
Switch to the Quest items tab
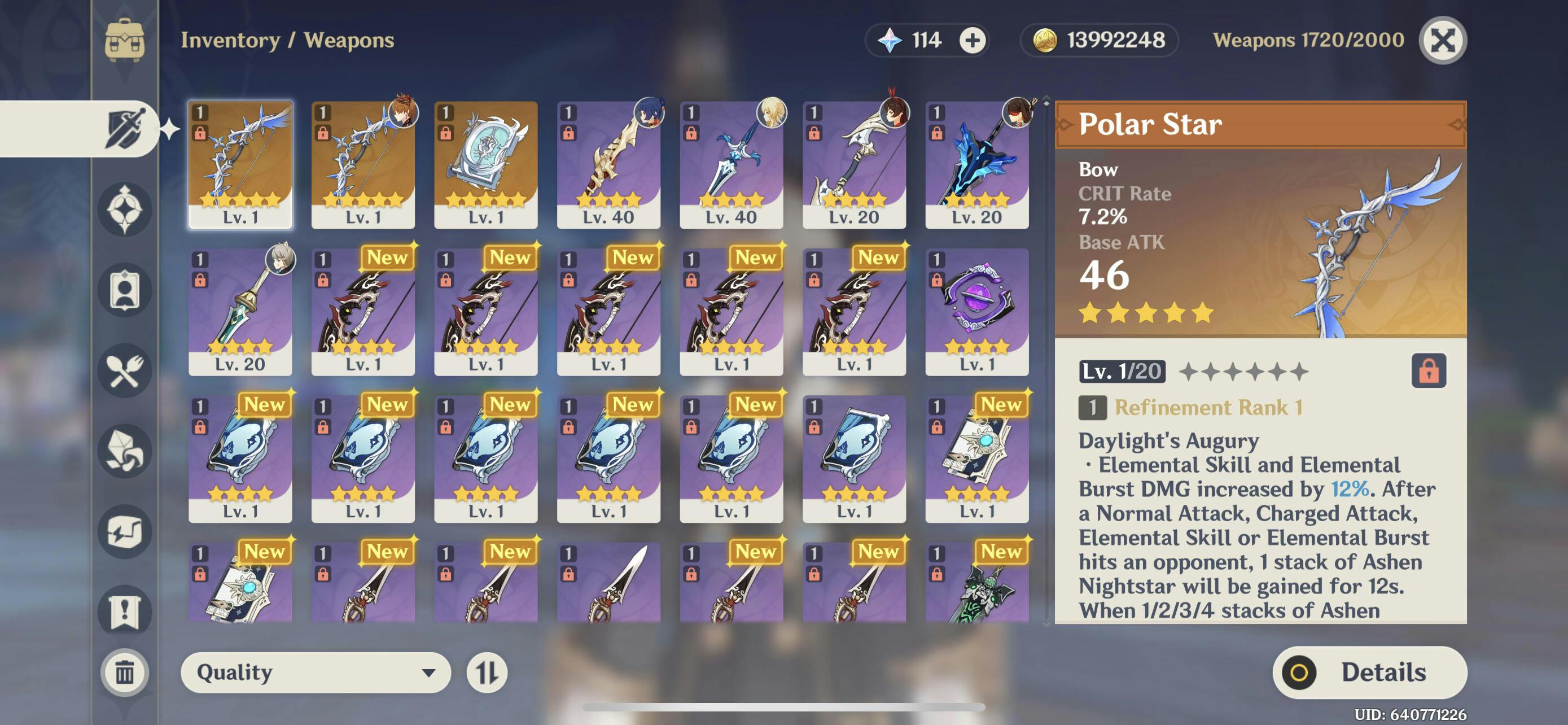click(x=125, y=612)
